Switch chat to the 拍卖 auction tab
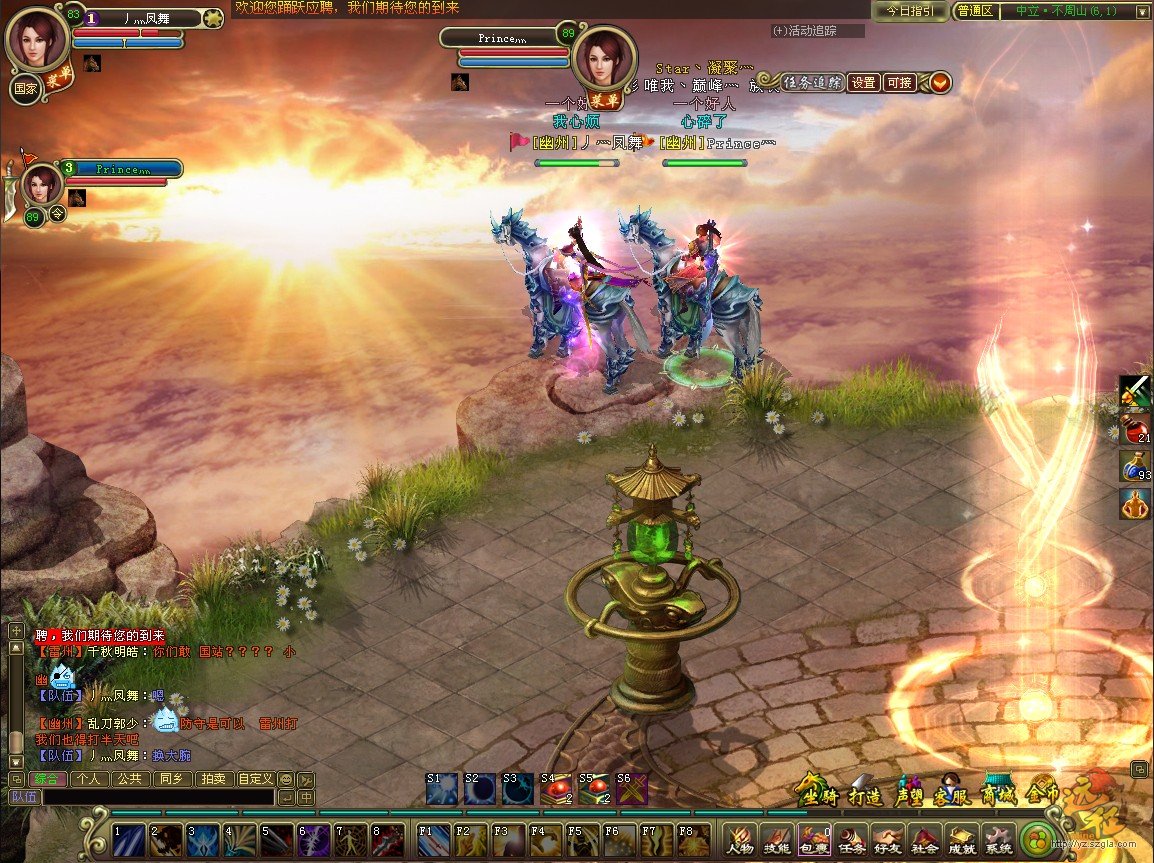 212,779
